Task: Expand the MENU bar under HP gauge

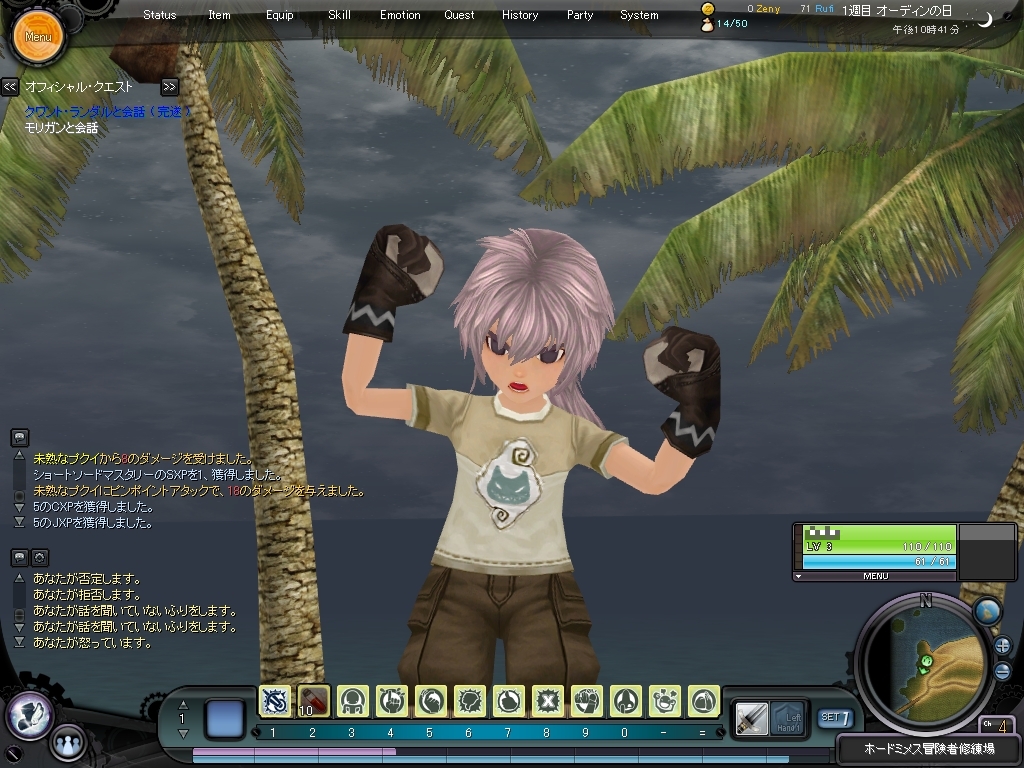Action: (875, 576)
